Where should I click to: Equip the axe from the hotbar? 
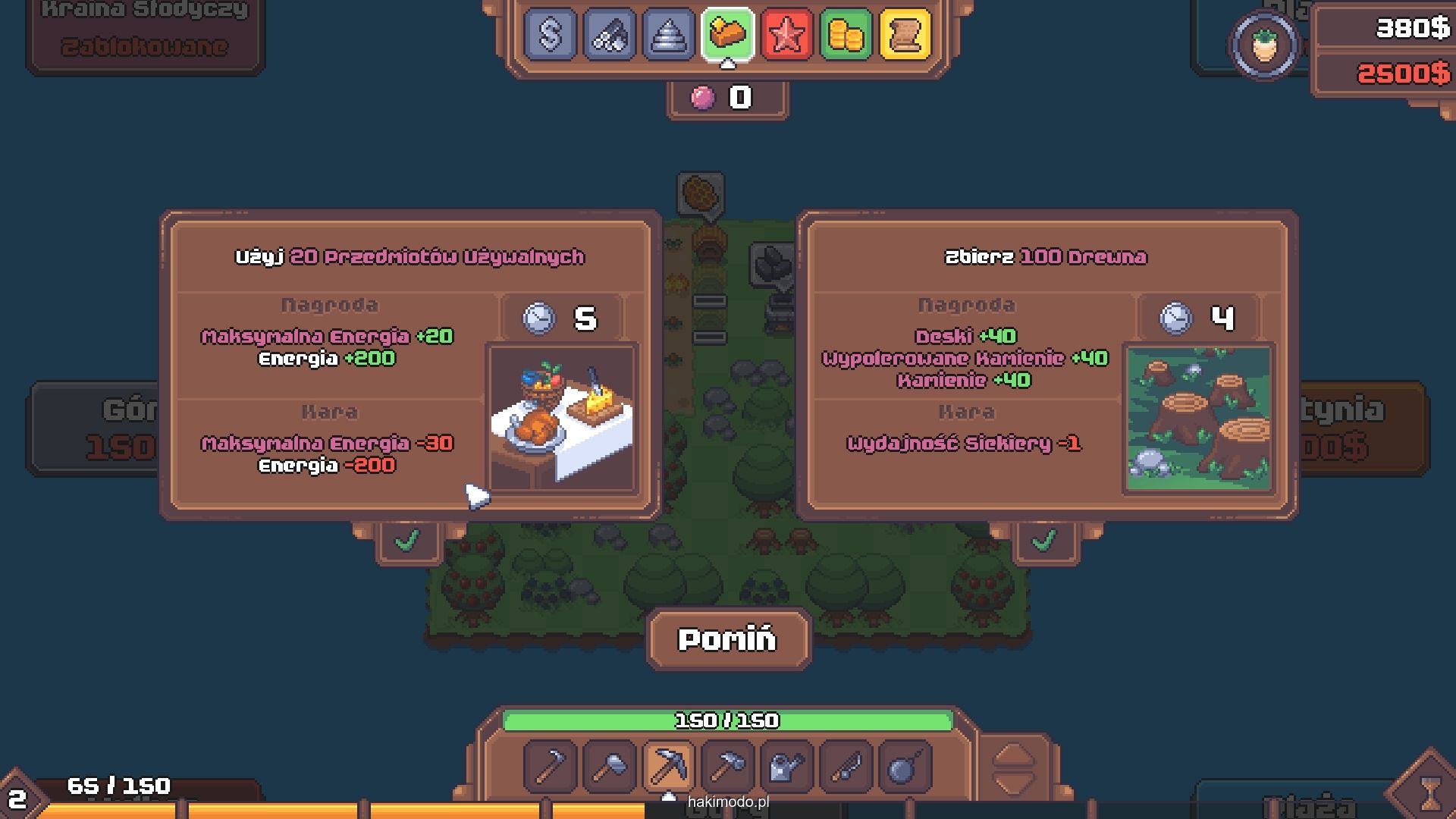tap(609, 767)
